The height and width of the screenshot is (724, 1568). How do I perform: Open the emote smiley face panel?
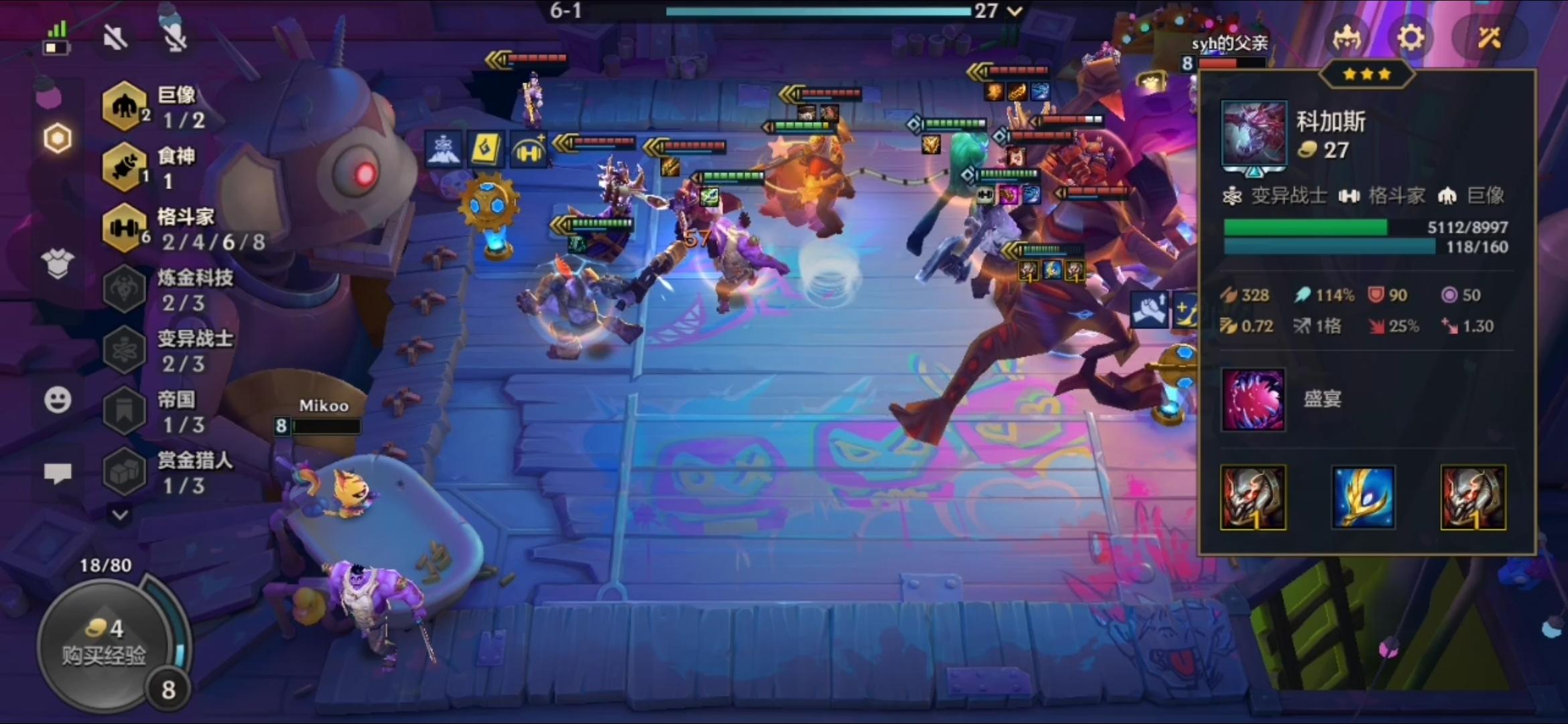pos(58,400)
